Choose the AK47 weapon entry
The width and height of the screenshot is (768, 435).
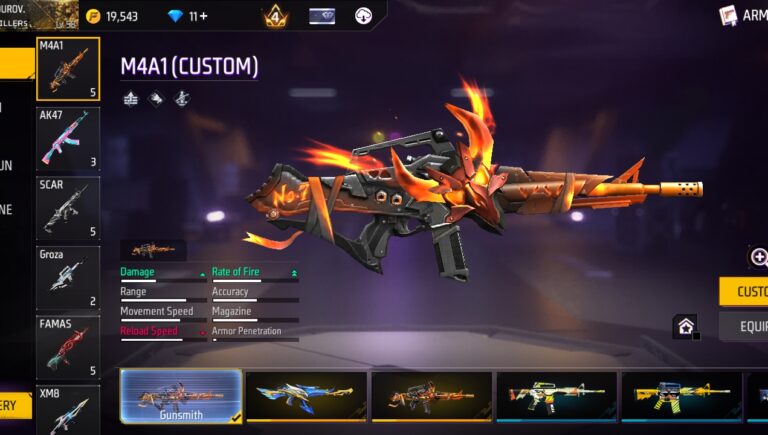point(68,139)
